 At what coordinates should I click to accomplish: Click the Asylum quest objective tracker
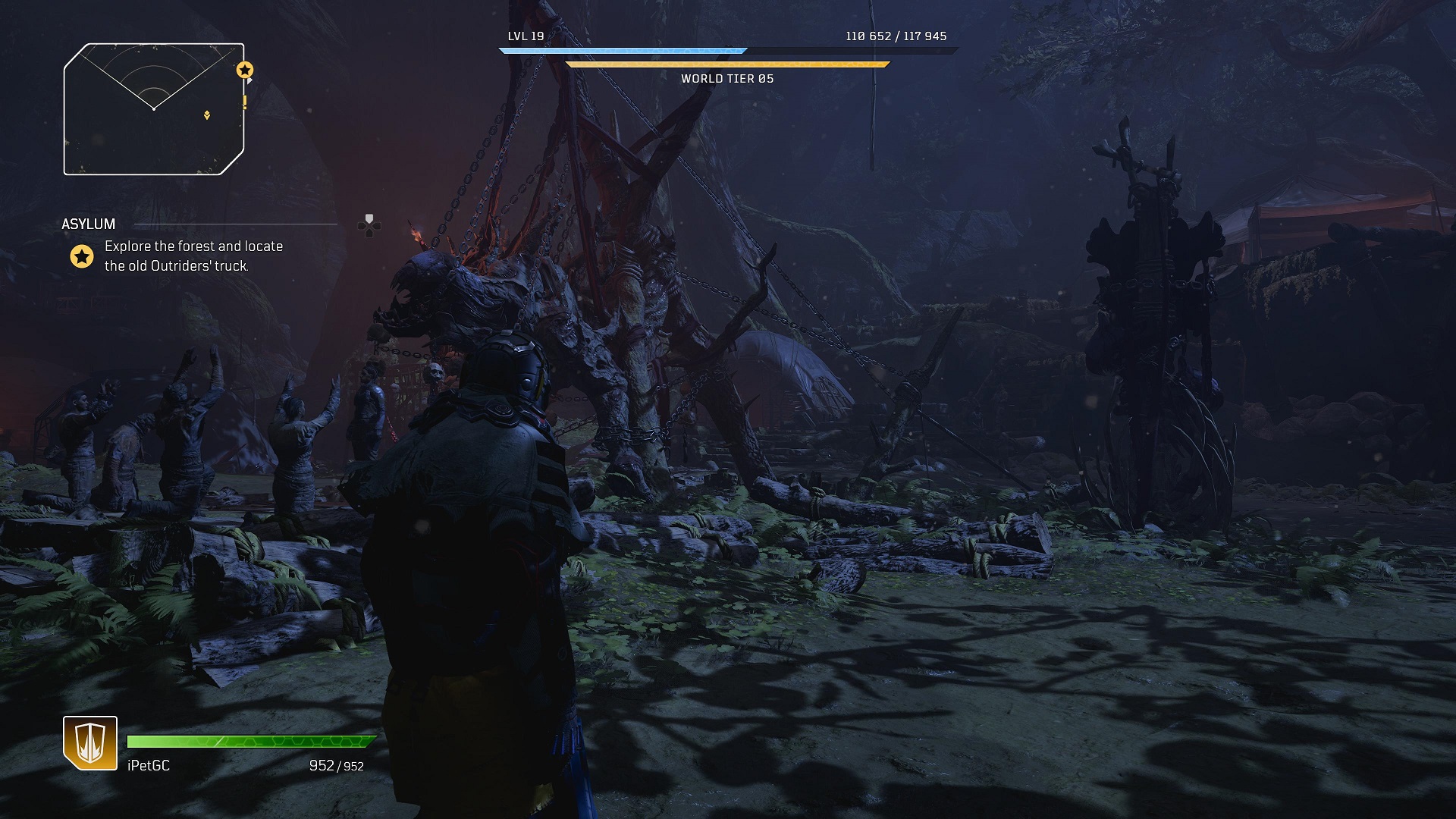(x=193, y=256)
